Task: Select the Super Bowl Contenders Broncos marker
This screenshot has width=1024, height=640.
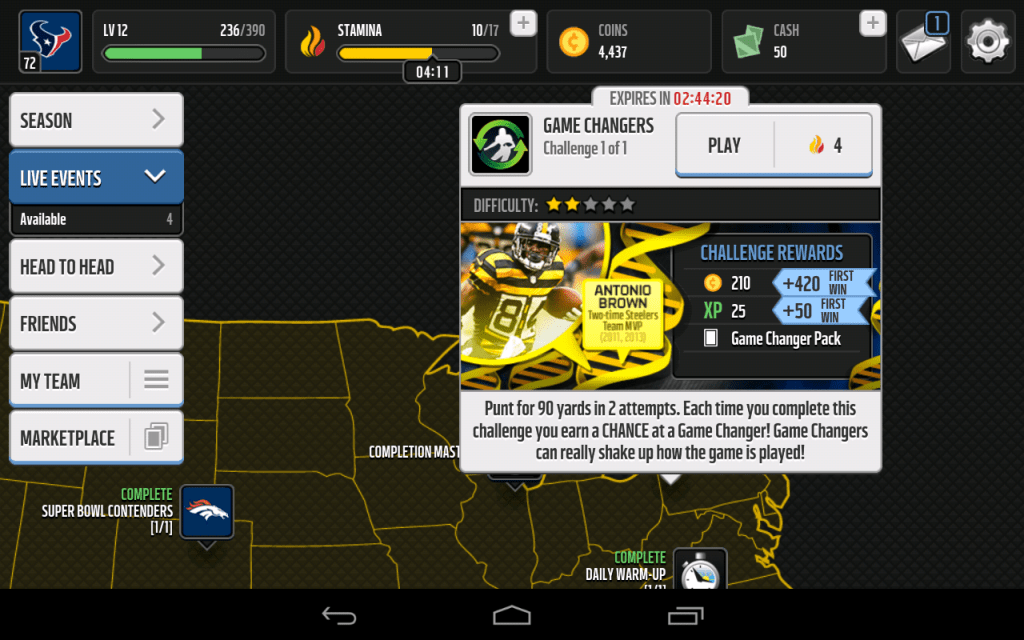Action: [207, 512]
